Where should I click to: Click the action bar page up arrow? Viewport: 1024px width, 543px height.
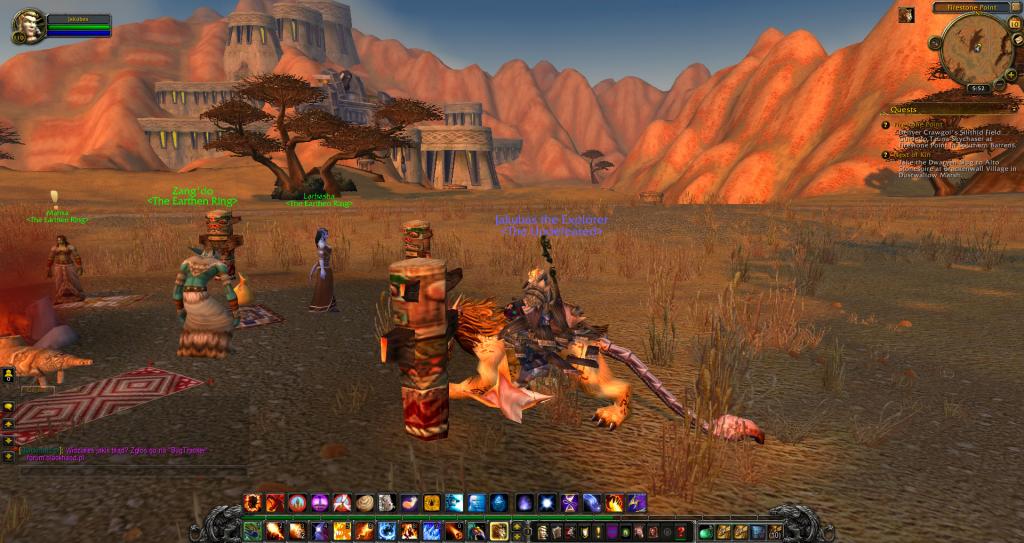(x=519, y=525)
